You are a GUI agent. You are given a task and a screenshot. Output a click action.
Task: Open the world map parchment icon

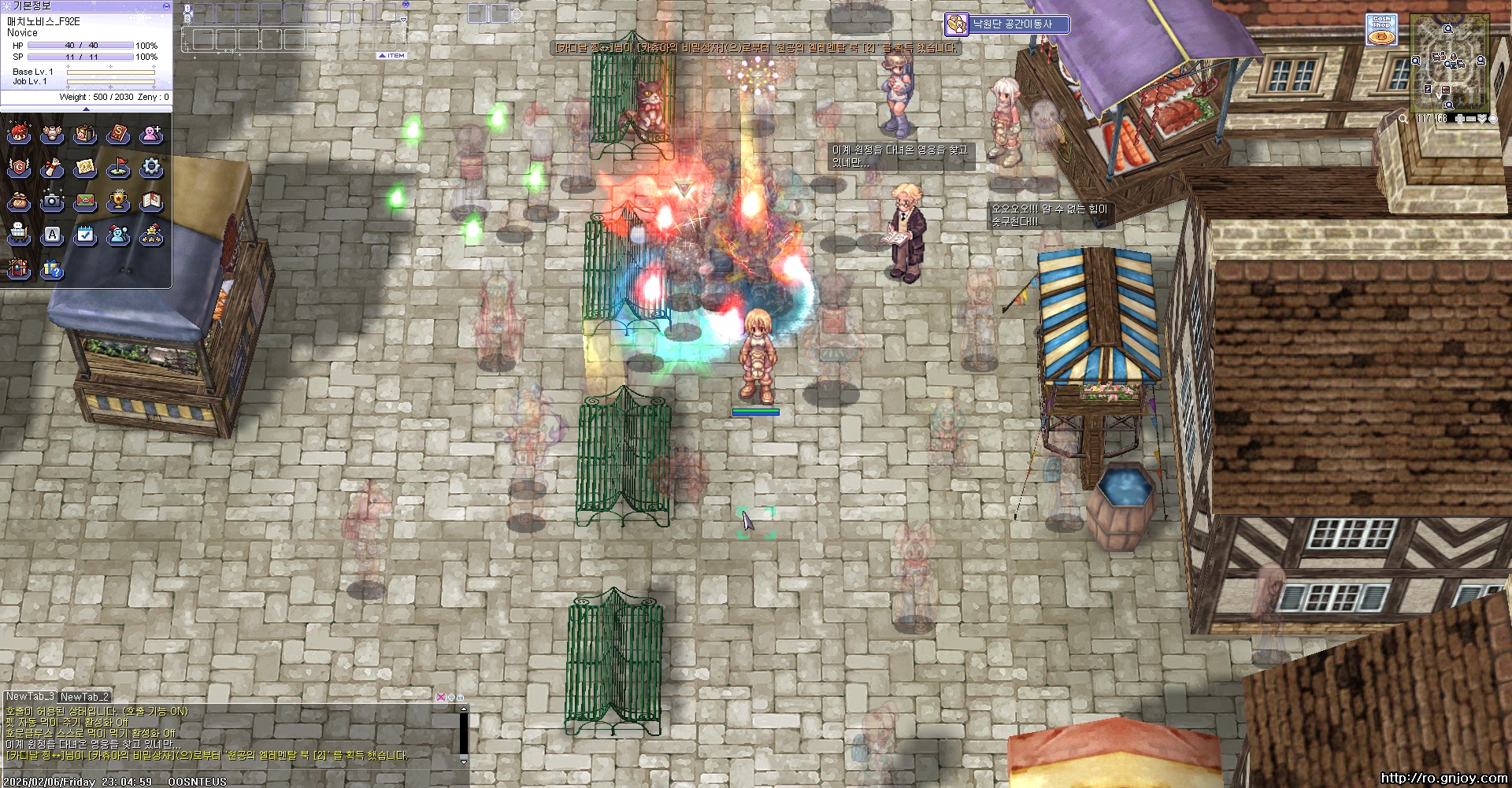85,167
